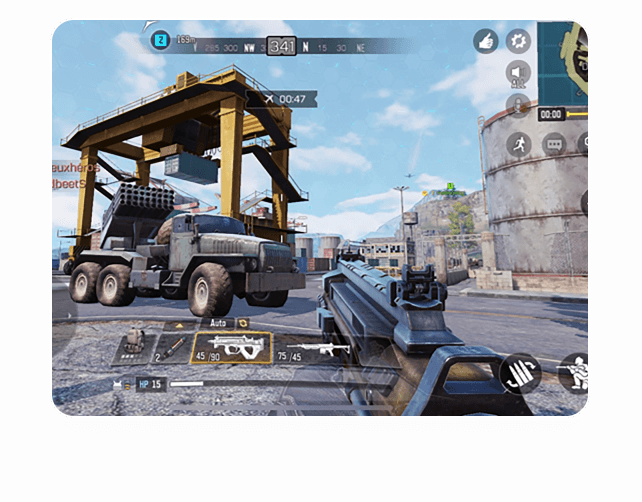Expand the up-arrow above the syringe slot
The image size is (642, 502).
180,325
